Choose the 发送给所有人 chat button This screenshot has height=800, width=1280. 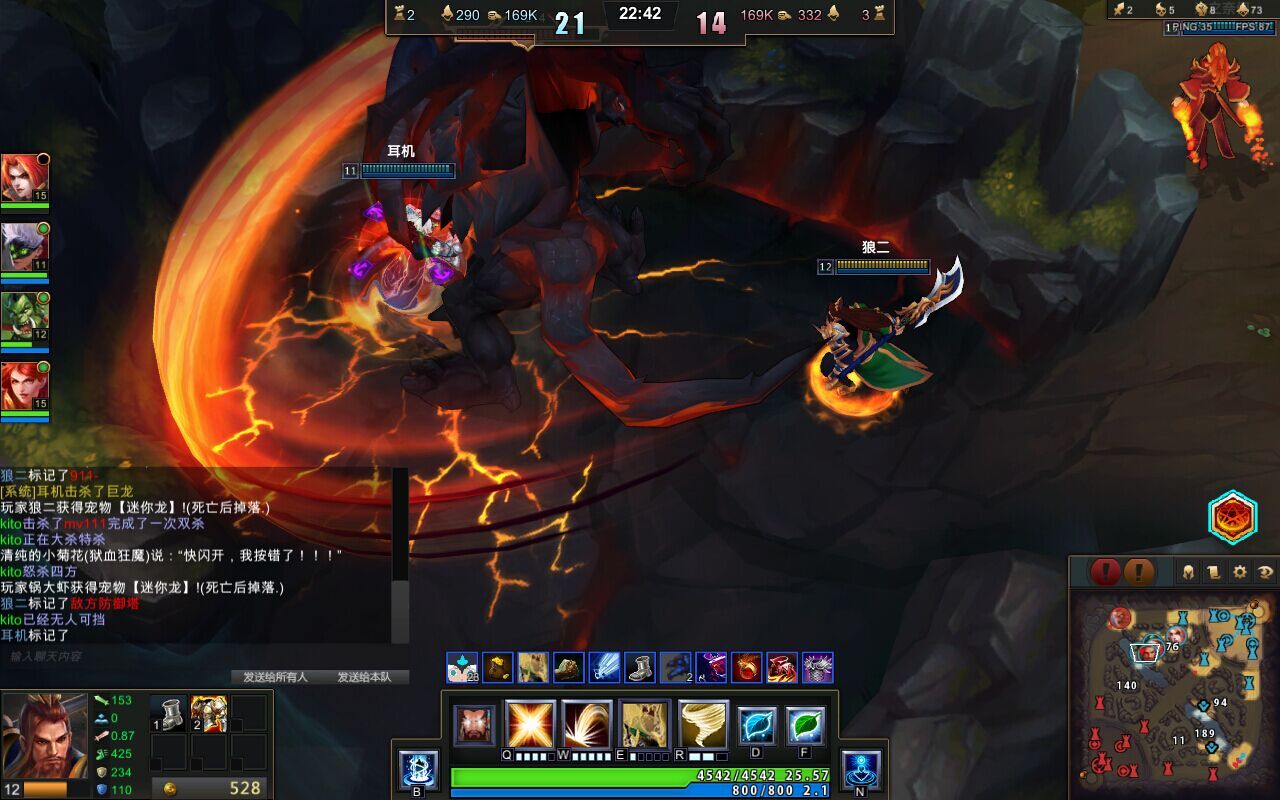(275, 677)
